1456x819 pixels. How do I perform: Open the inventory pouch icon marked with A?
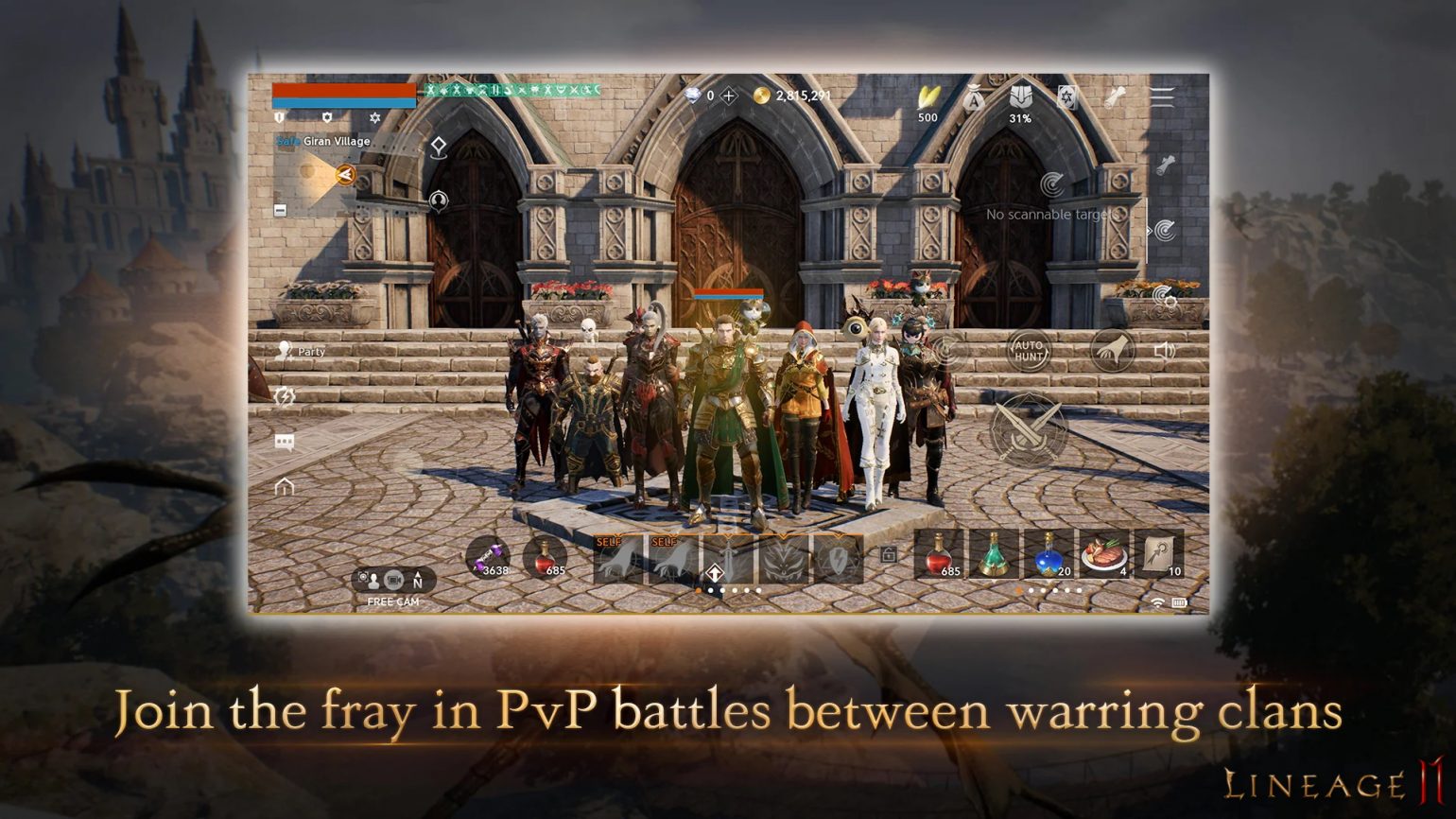click(x=973, y=97)
